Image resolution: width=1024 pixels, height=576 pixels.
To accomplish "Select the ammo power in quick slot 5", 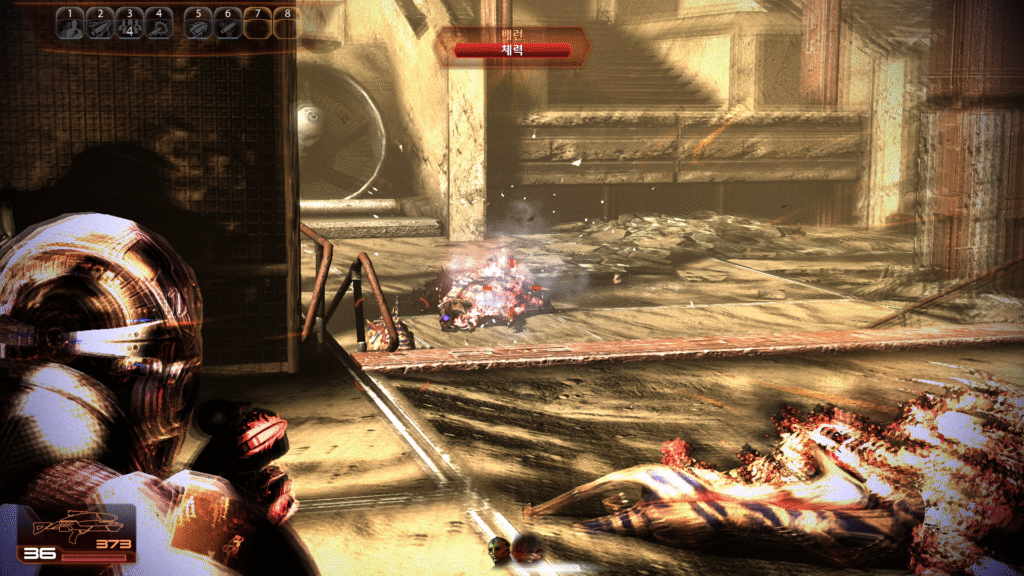I will tap(198, 24).
